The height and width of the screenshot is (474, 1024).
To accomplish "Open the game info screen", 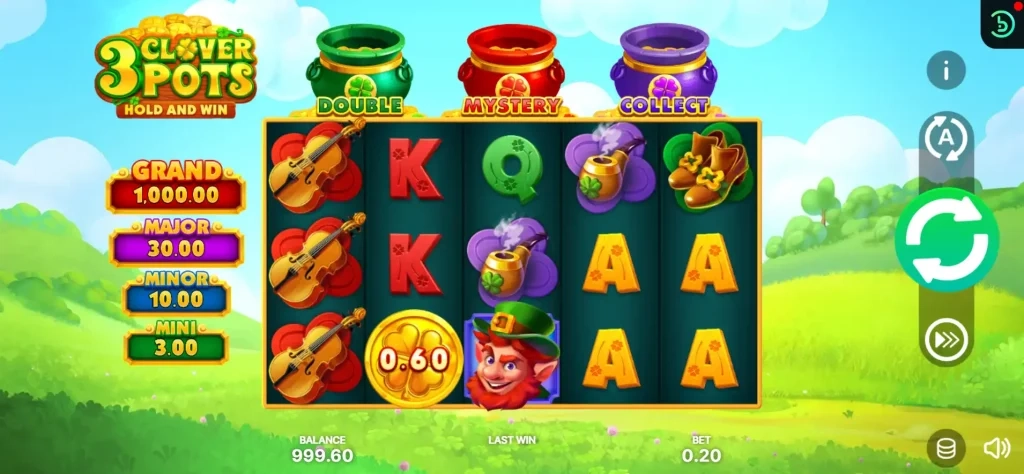I will pyautogui.click(x=945, y=70).
